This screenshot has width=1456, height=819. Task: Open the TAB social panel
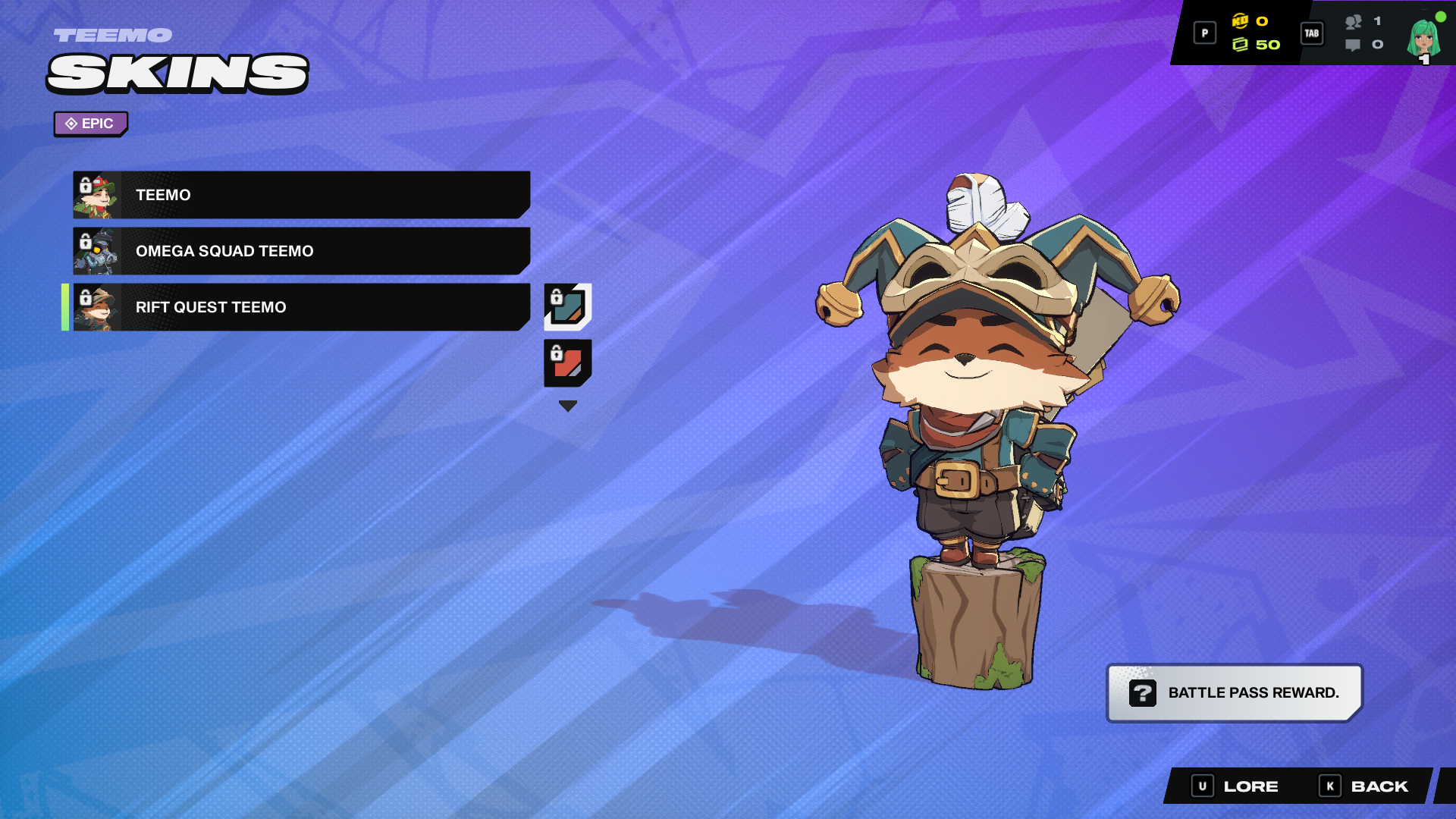pyautogui.click(x=1312, y=33)
